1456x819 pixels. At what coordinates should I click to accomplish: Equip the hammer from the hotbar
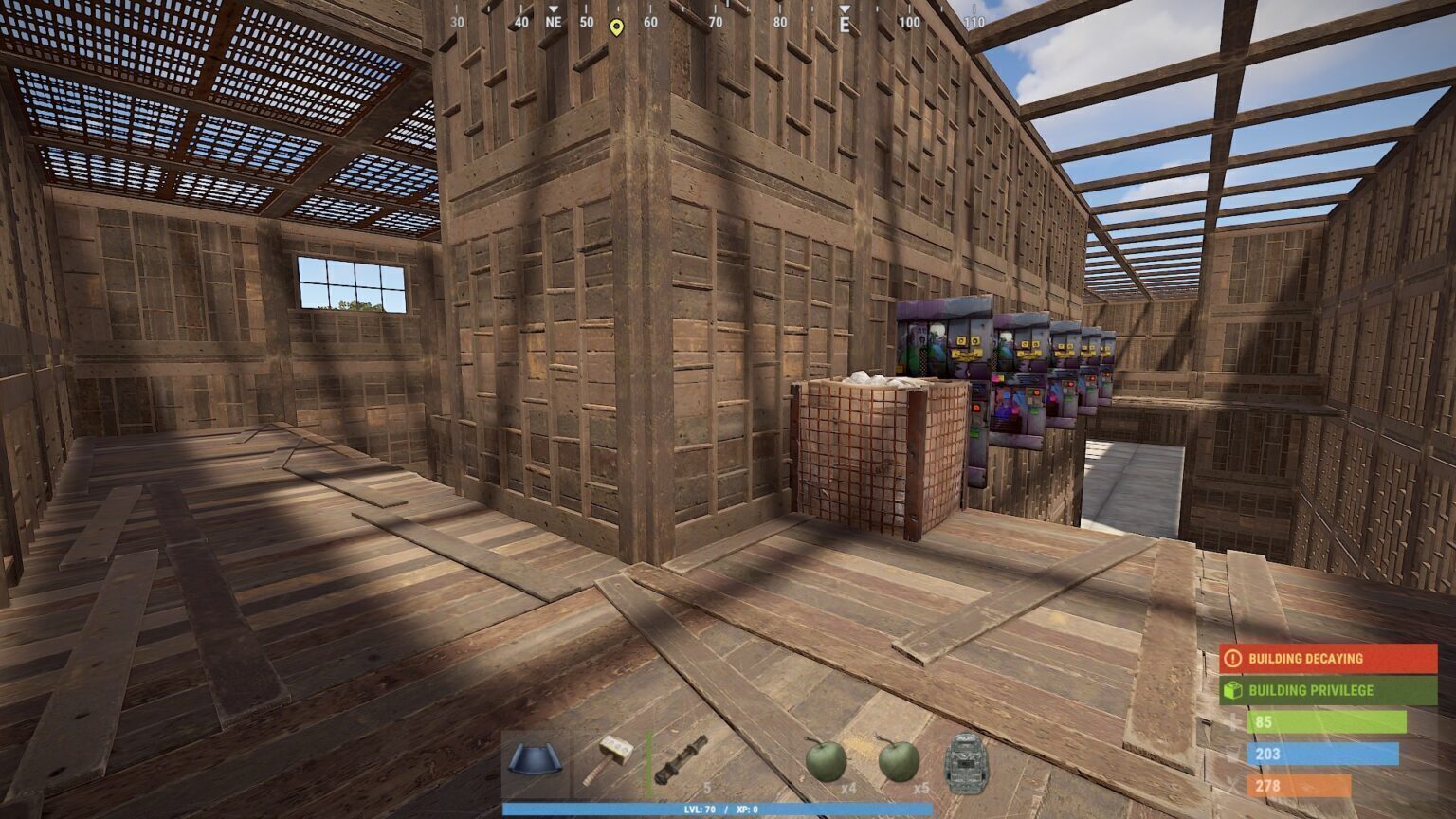[x=610, y=762]
